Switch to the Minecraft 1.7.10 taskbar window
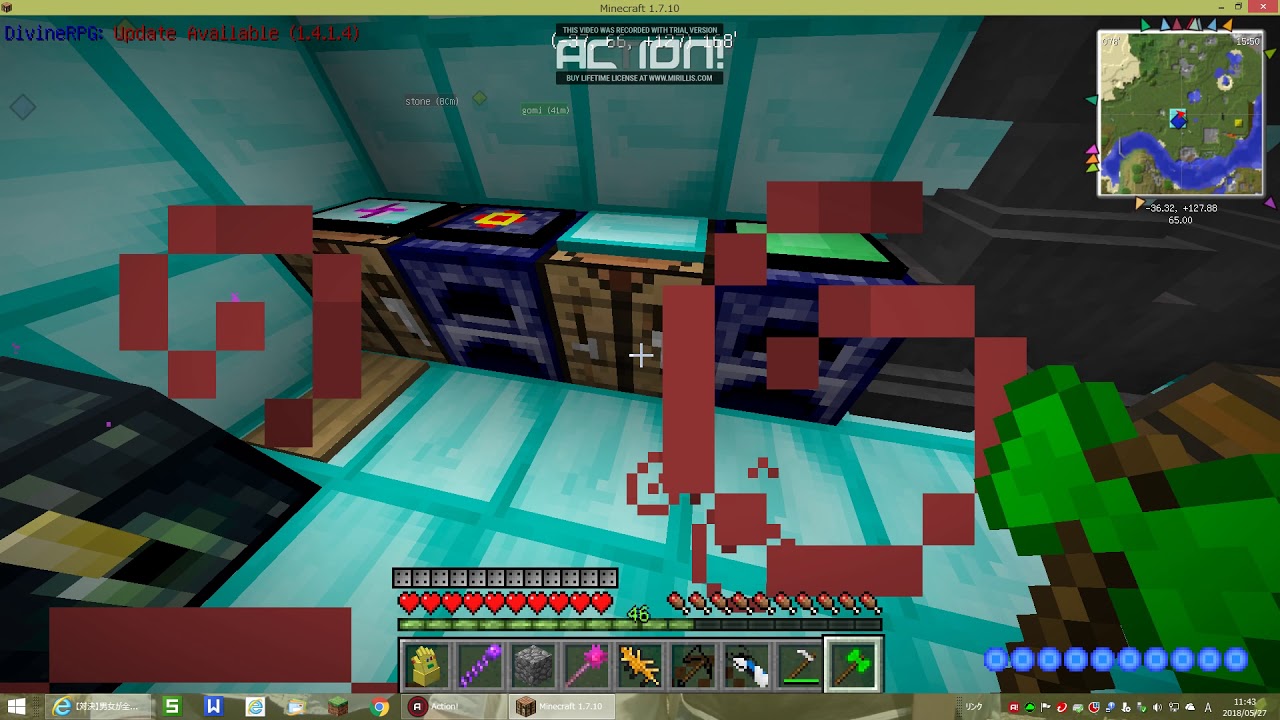The width and height of the screenshot is (1280, 720). 562,705
